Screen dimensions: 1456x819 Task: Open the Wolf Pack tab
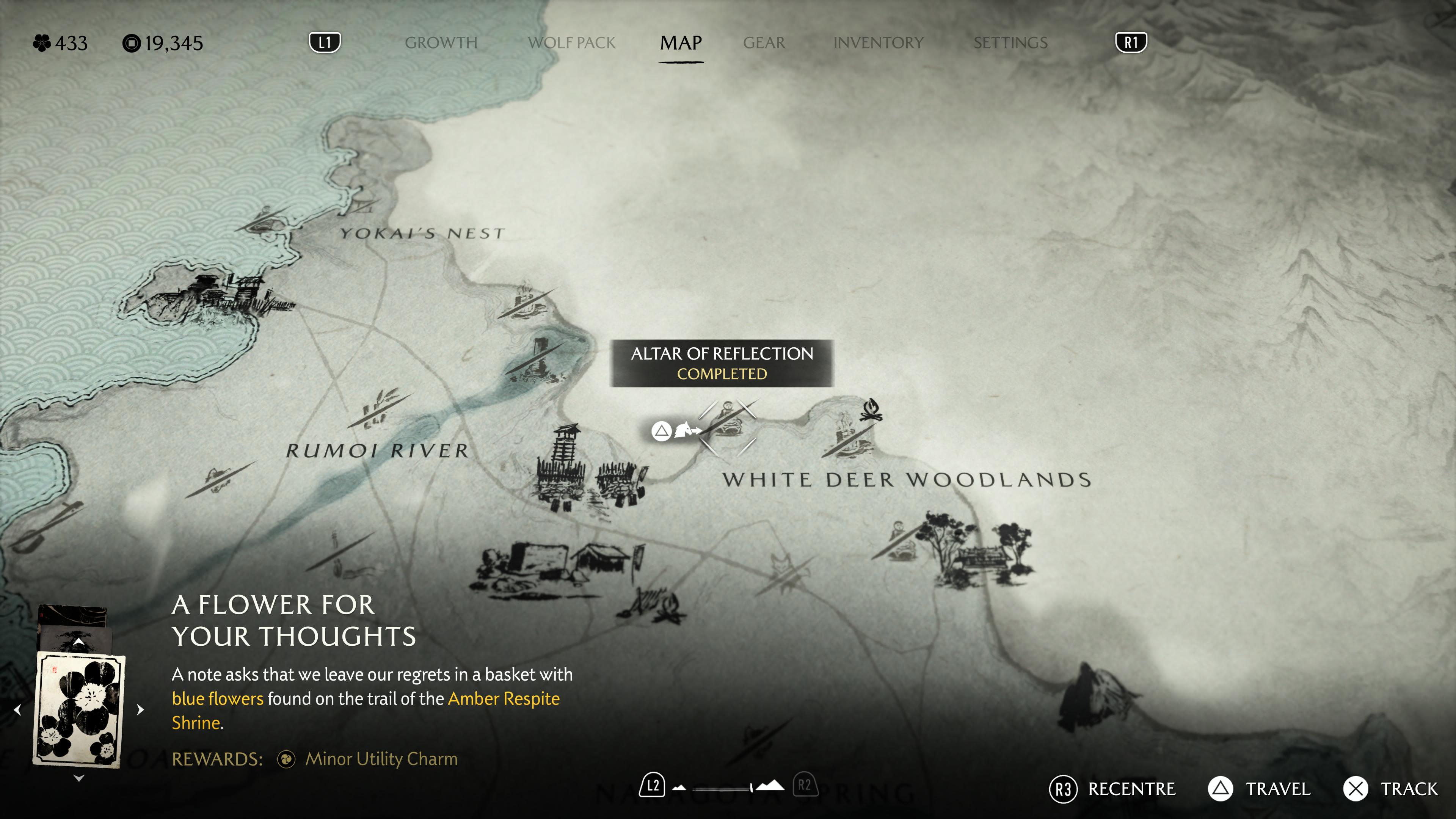pyautogui.click(x=571, y=43)
